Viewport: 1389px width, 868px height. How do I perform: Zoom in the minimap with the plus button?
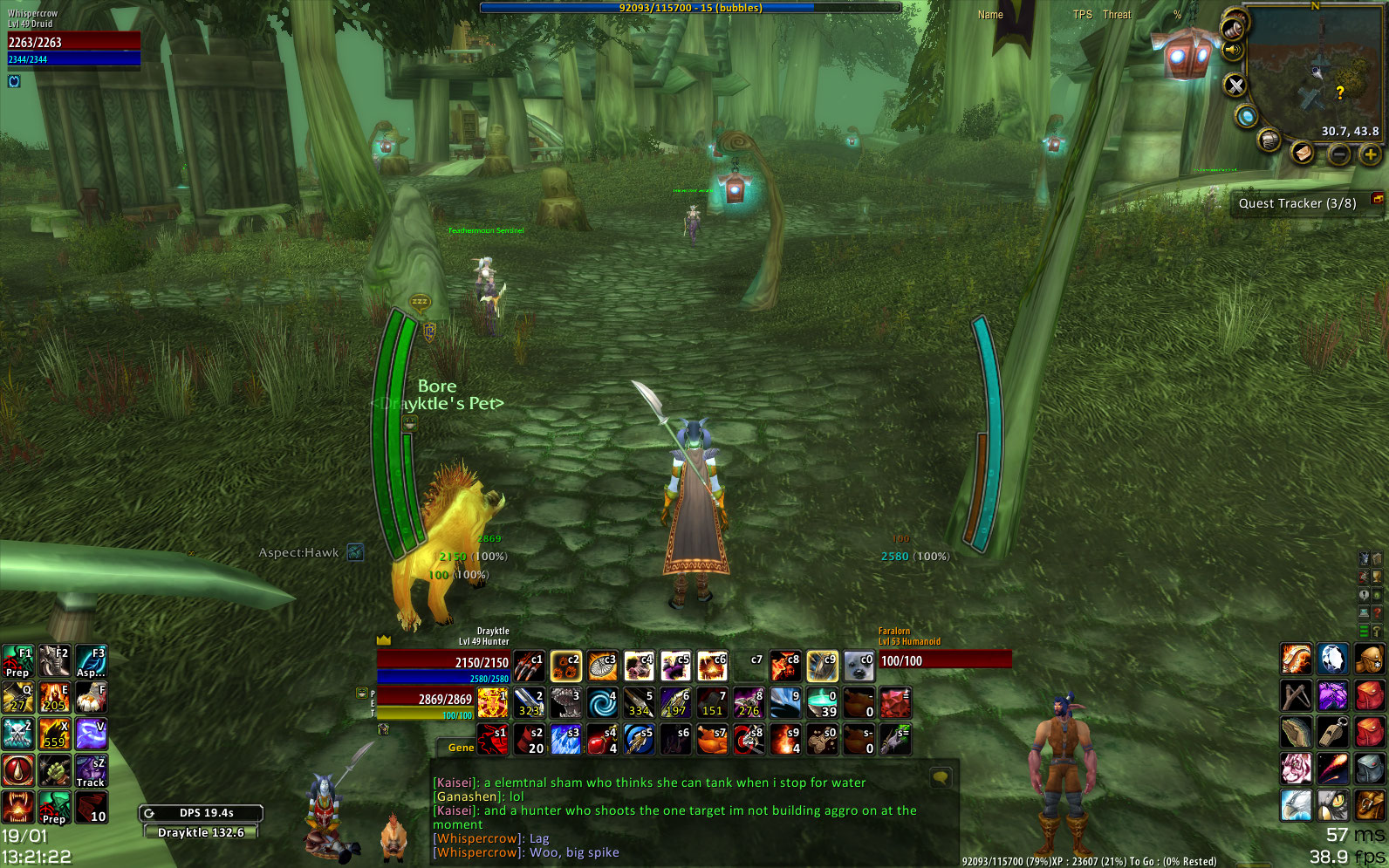1370,154
